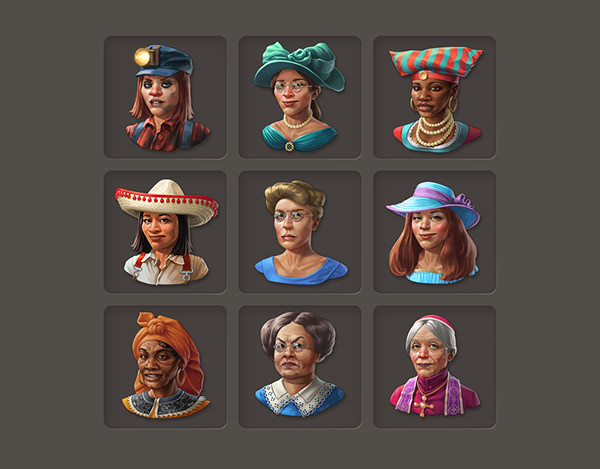Screen dimensions: 600x469
Task: Select the woman wearing a sombrero
Action: click(165, 232)
